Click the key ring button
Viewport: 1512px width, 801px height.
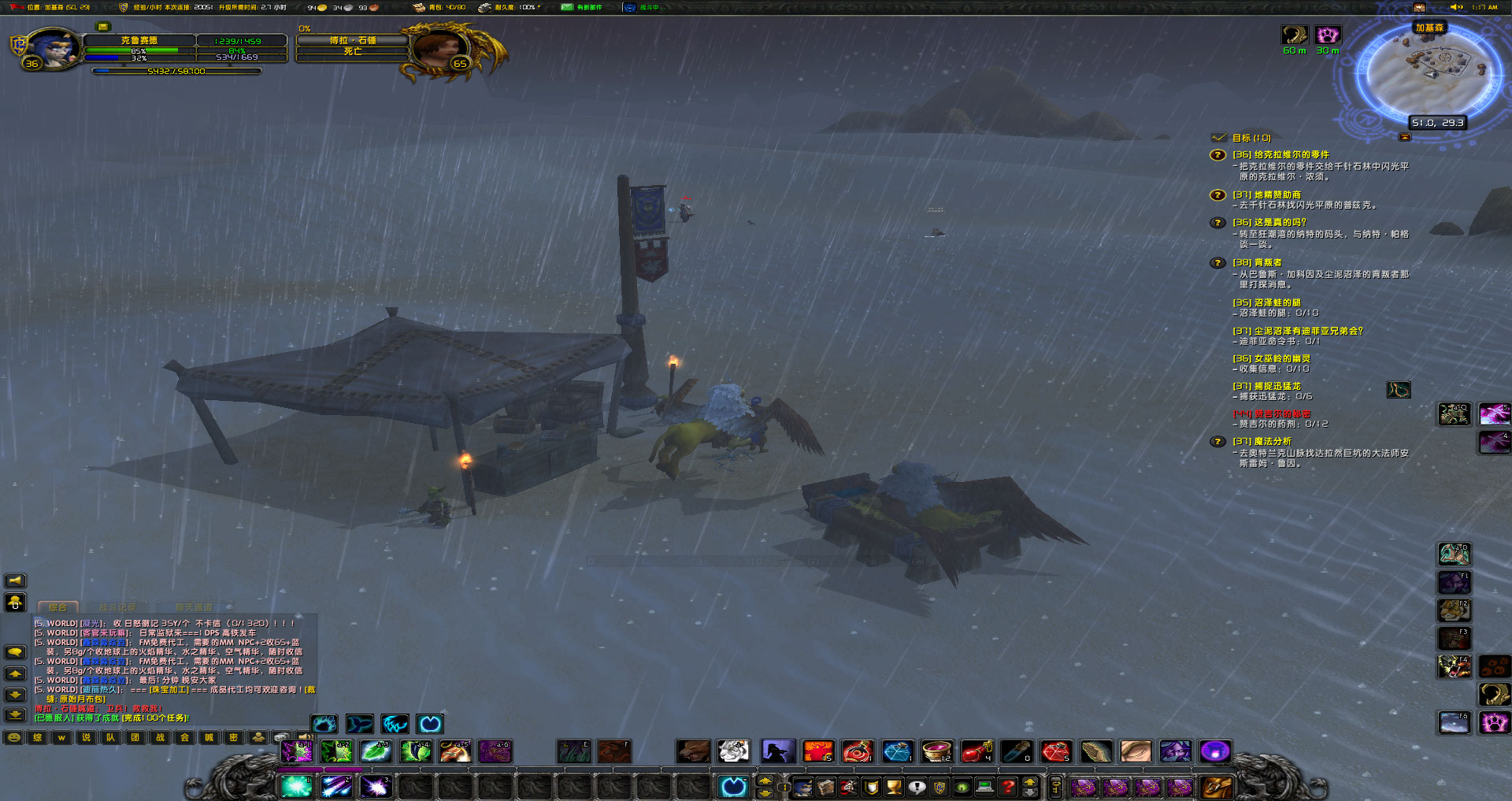[1056, 787]
